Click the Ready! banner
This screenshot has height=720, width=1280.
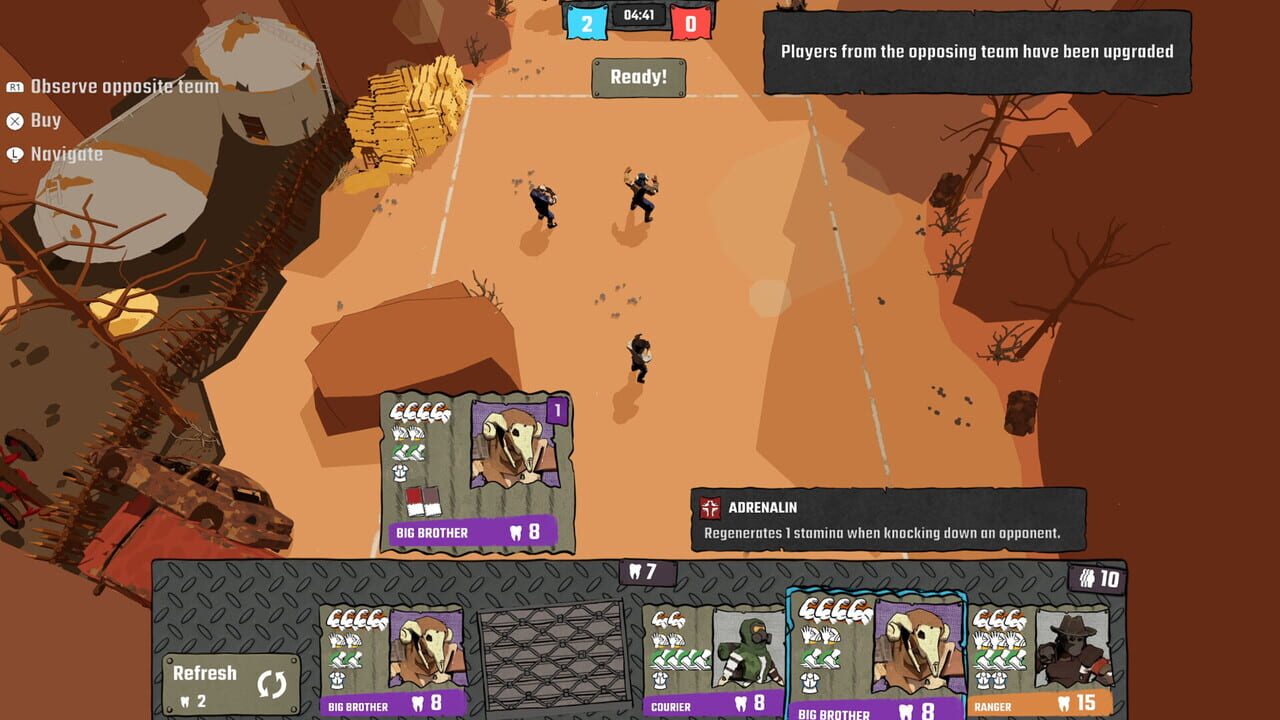(x=641, y=78)
